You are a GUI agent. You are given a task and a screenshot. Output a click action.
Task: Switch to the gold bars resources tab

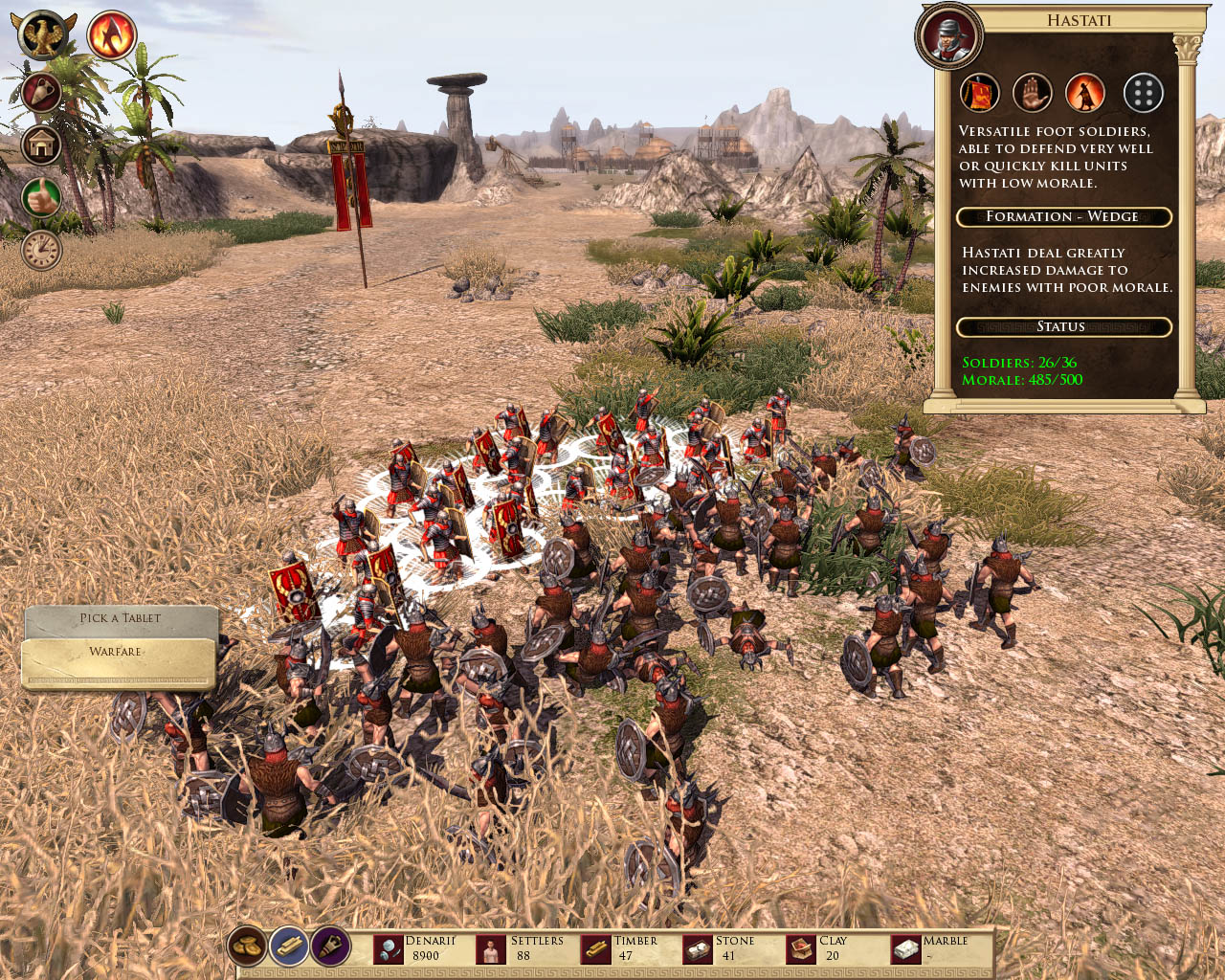tap(289, 947)
